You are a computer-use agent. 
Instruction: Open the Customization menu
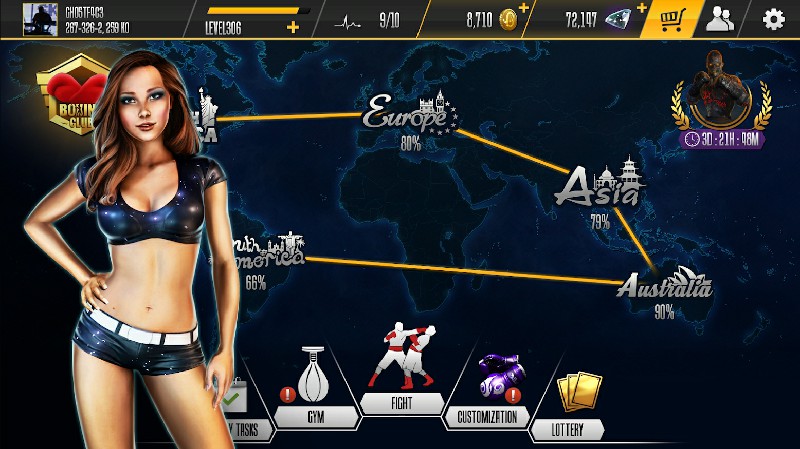tap(487, 388)
